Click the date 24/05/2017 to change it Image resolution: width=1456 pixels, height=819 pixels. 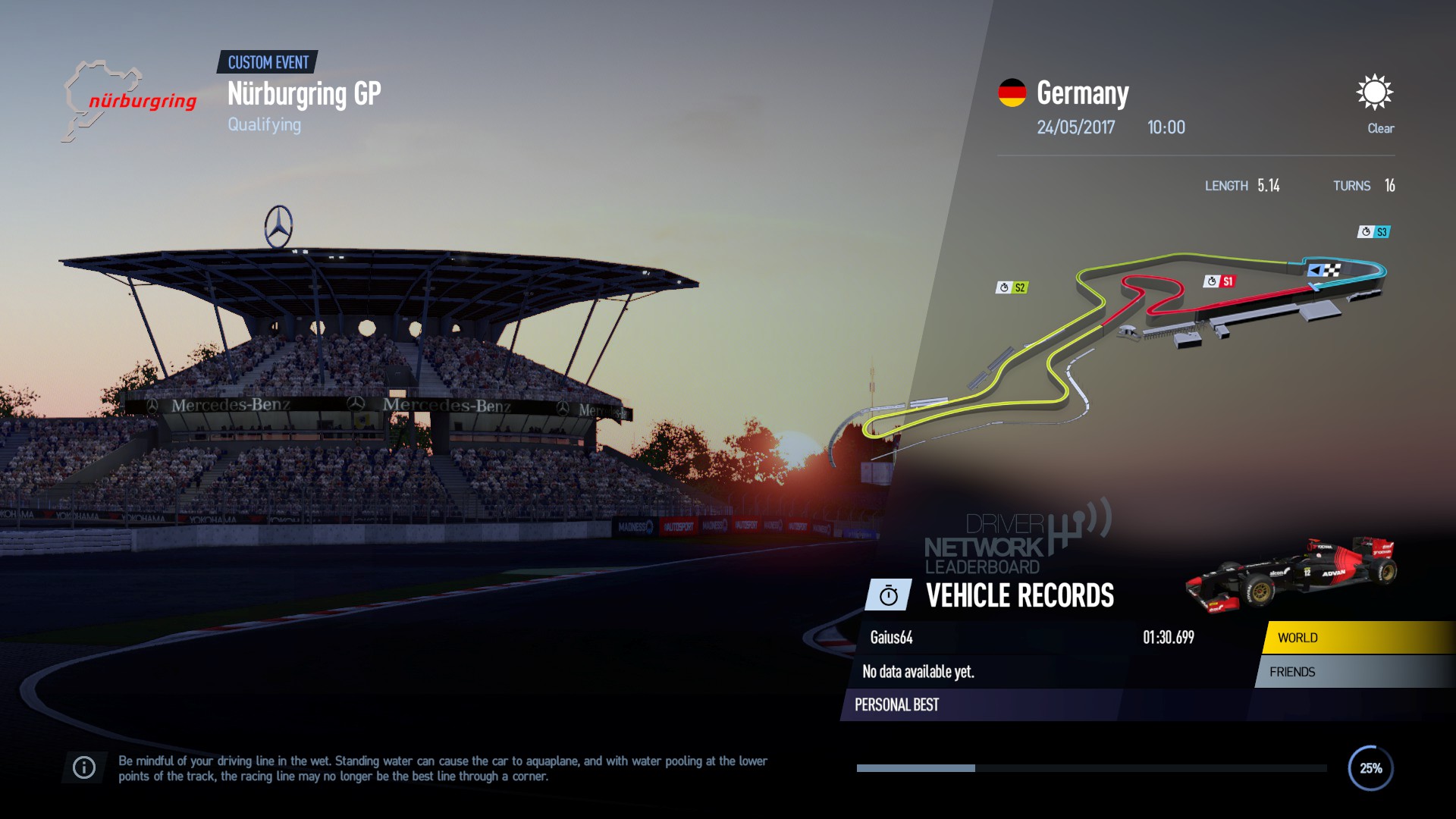(x=1075, y=127)
